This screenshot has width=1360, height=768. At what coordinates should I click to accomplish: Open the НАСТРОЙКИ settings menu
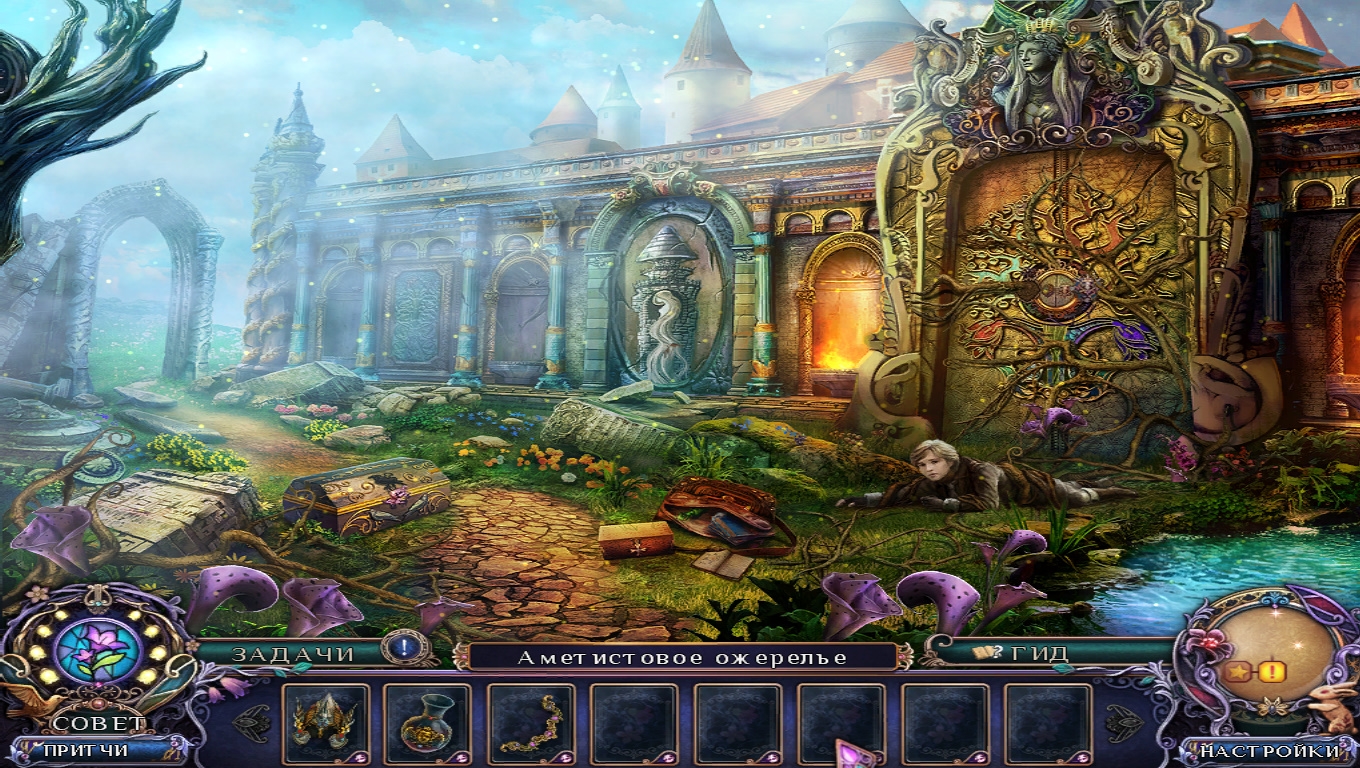[1270, 750]
